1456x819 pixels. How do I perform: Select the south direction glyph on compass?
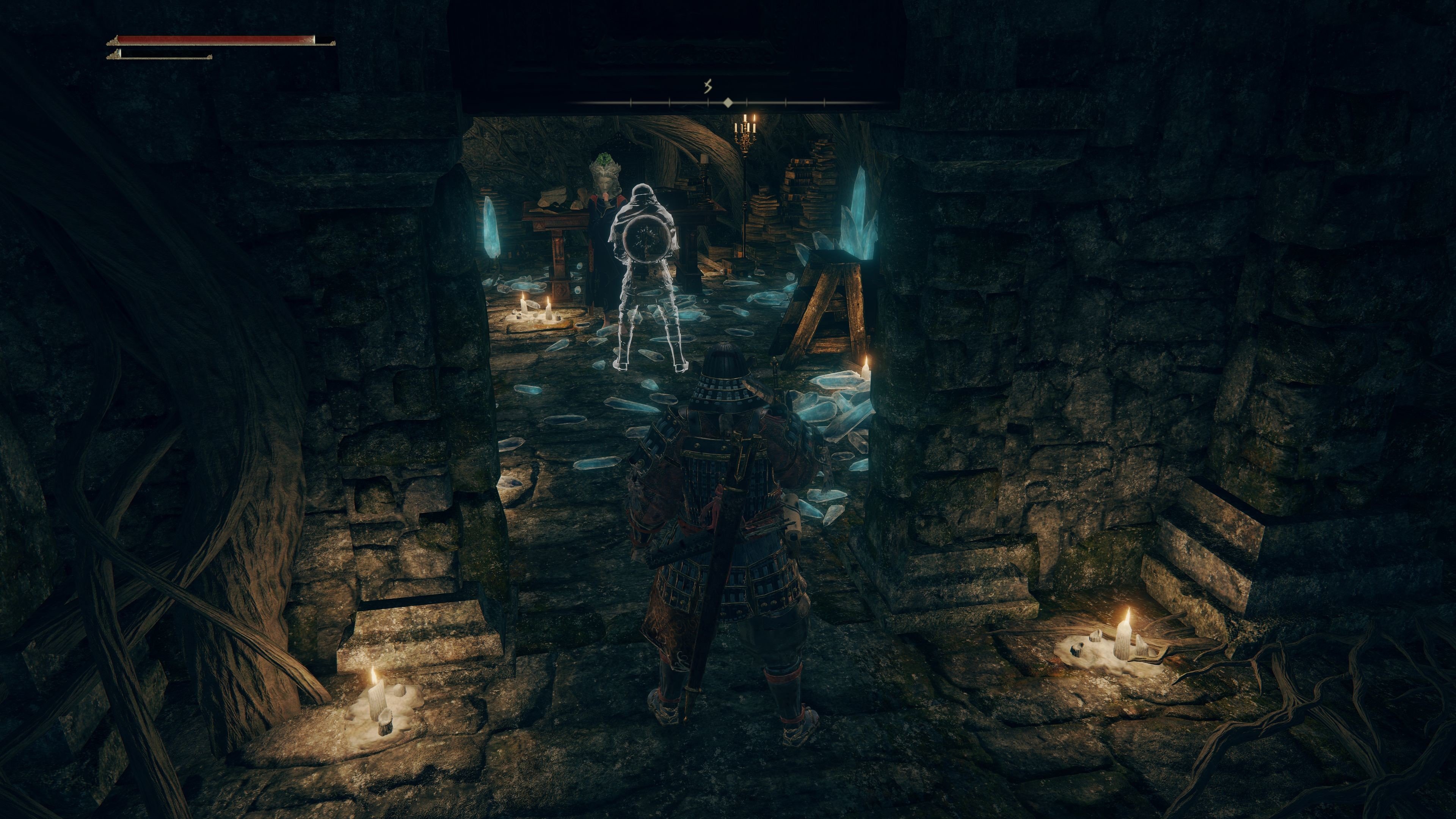707,86
